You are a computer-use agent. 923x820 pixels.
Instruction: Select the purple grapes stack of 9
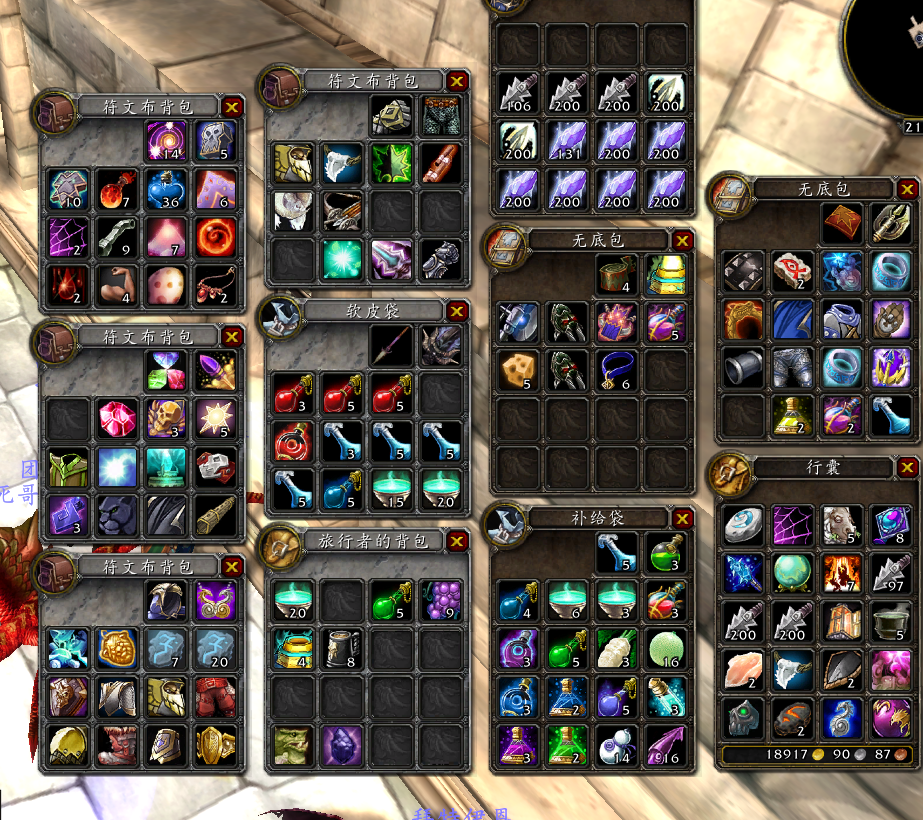(x=440, y=600)
